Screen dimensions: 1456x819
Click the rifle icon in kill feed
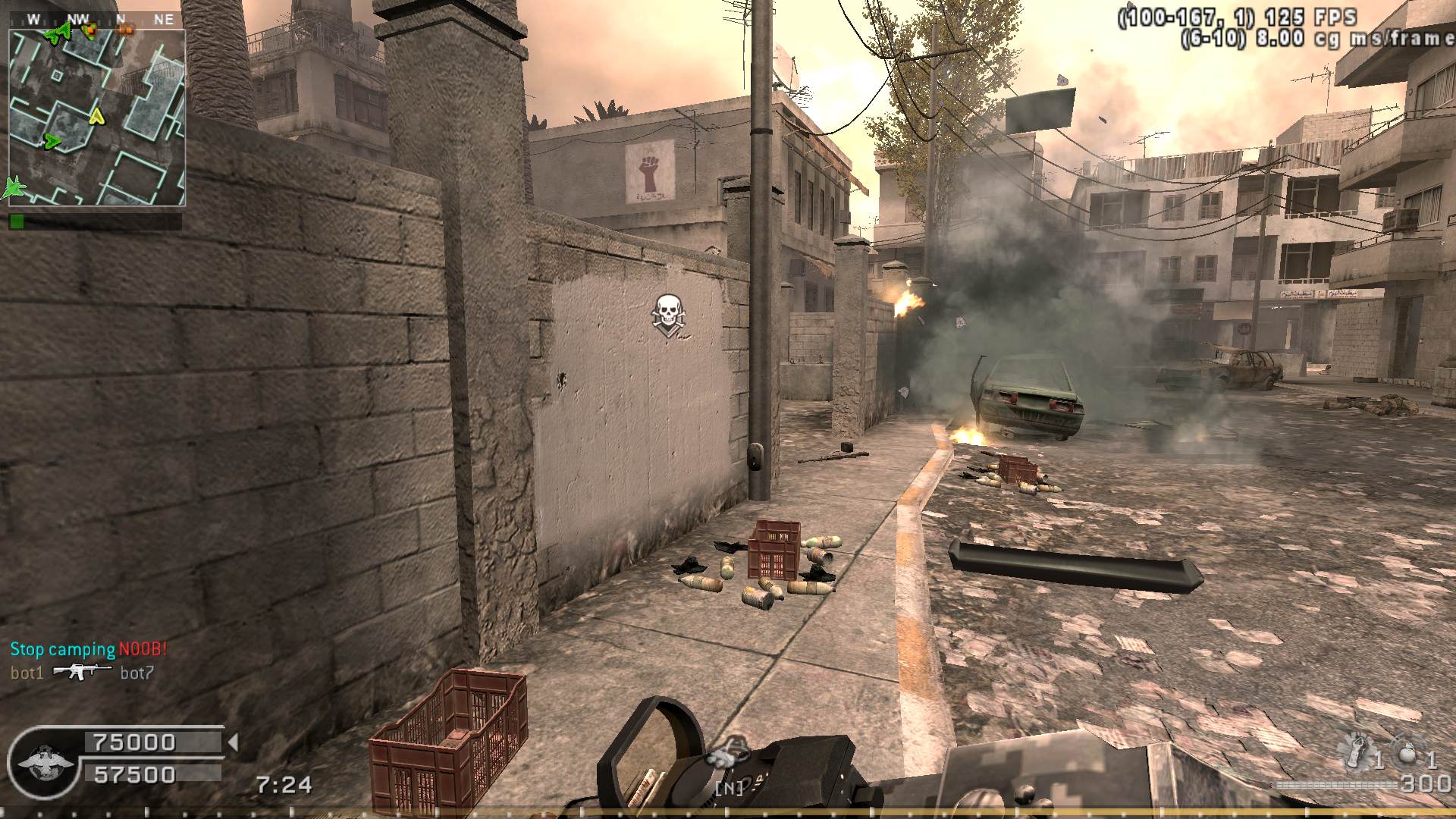(82, 672)
